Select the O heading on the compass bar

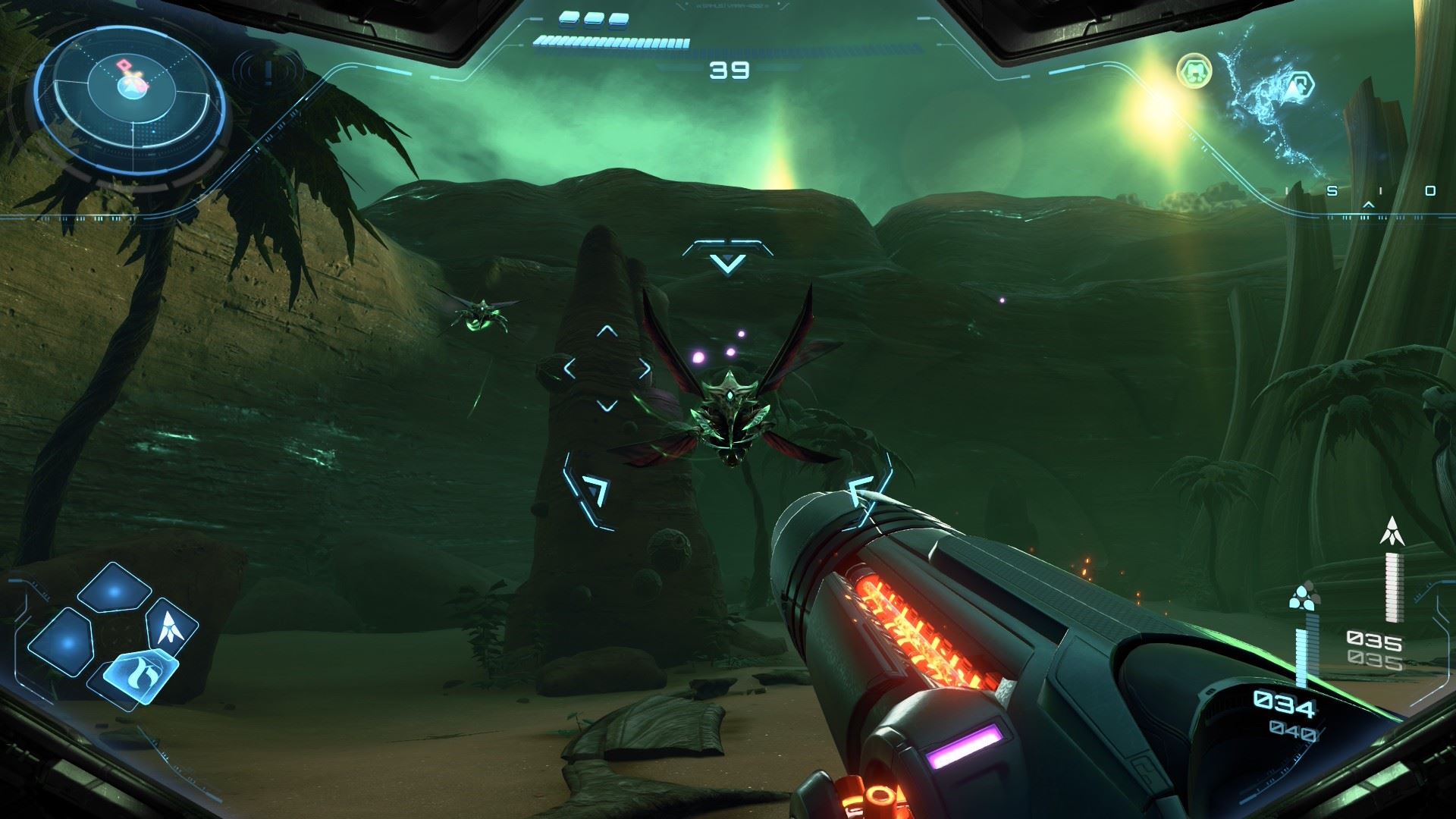pyautogui.click(x=1430, y=190)
